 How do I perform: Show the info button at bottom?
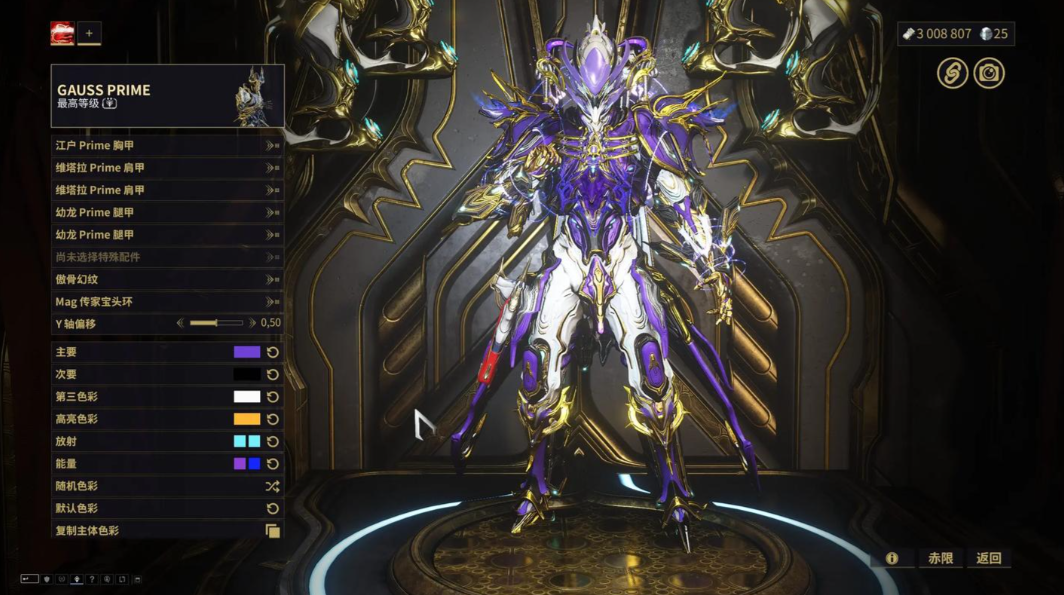(891, 558)
